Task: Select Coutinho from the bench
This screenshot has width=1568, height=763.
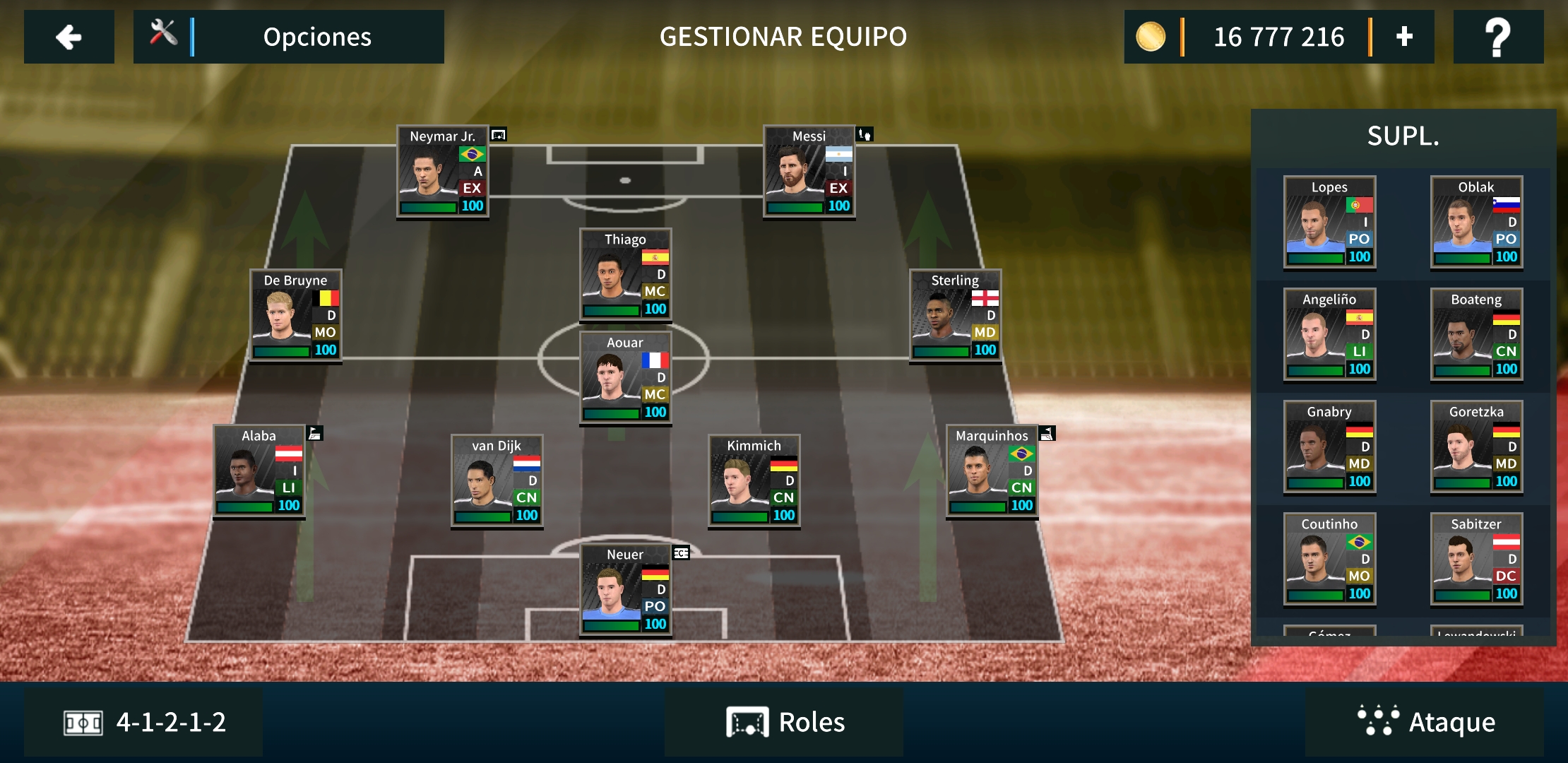Action: [1329, 560]
